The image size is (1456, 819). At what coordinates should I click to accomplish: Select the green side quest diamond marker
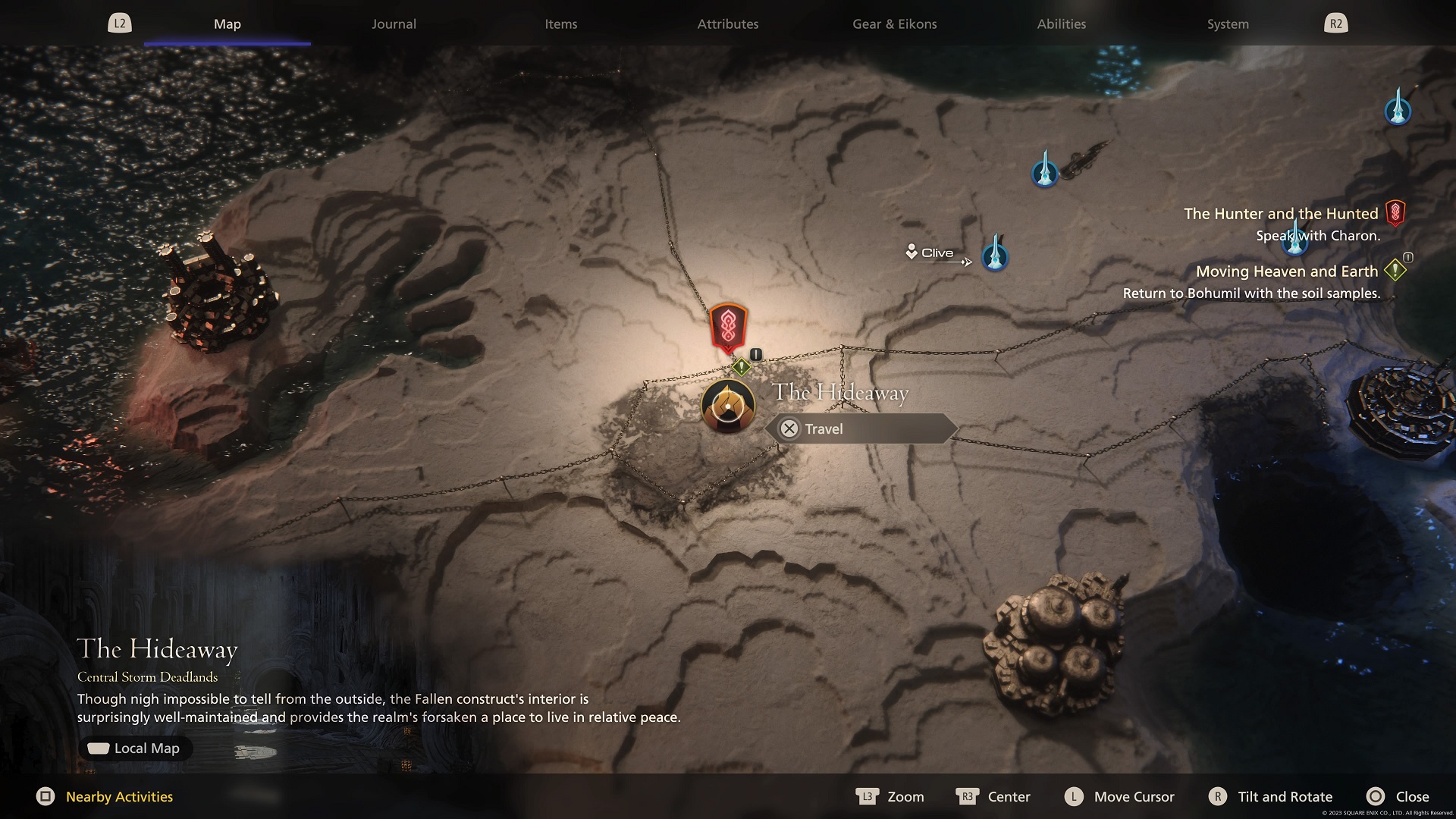click(x=741, y=368)
